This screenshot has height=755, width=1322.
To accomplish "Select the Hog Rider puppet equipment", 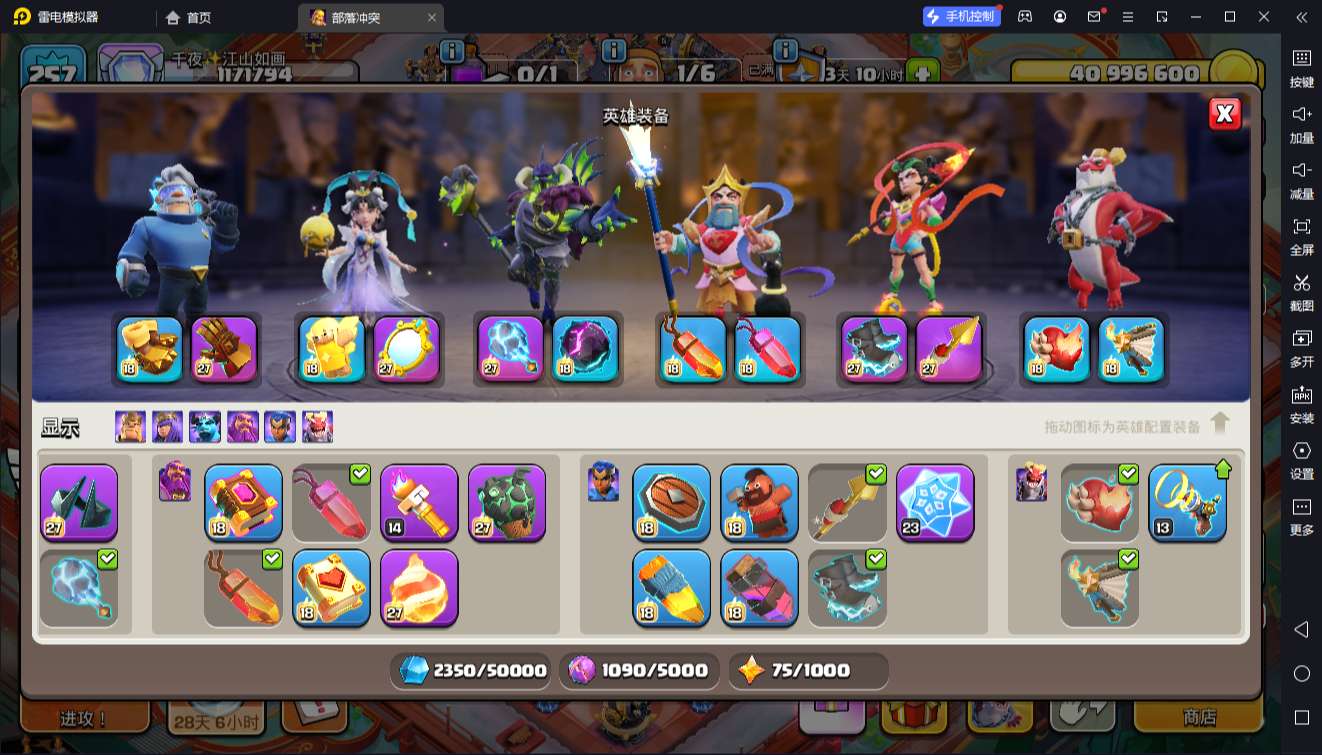I will pos(759,502).
